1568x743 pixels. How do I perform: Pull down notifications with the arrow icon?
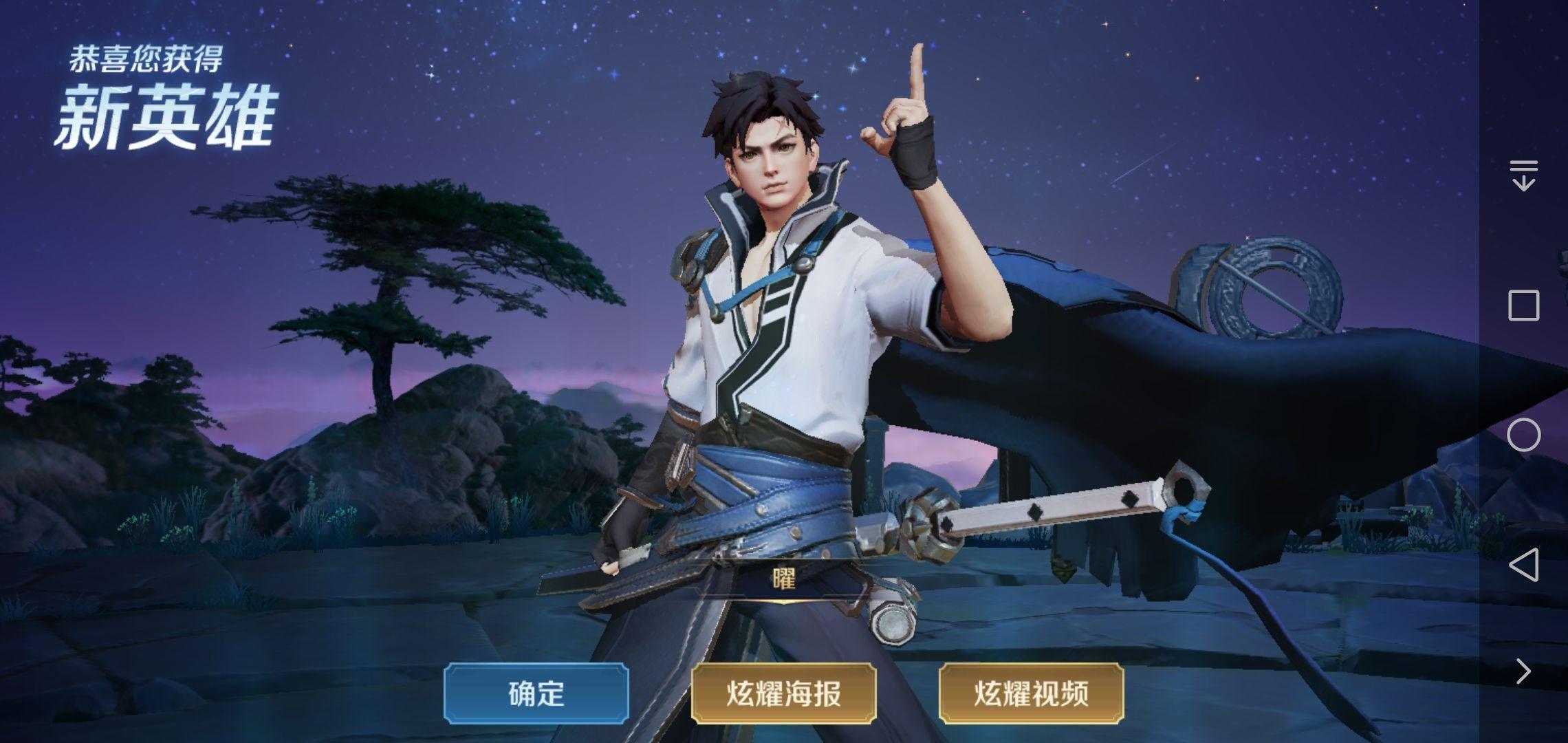point(1523,175)
